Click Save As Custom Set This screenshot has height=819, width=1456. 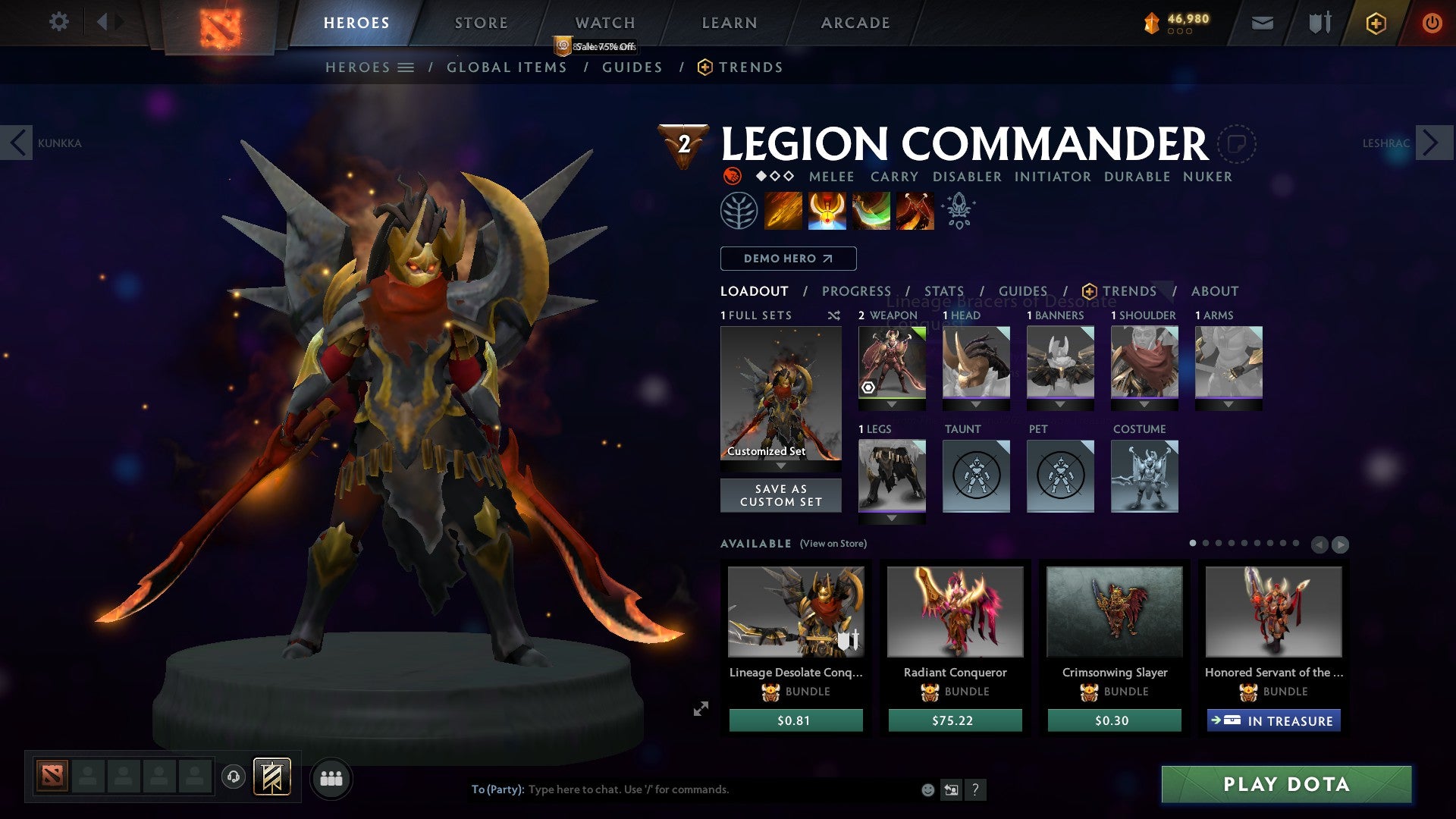pyautogui.click(x=780, y=495)
